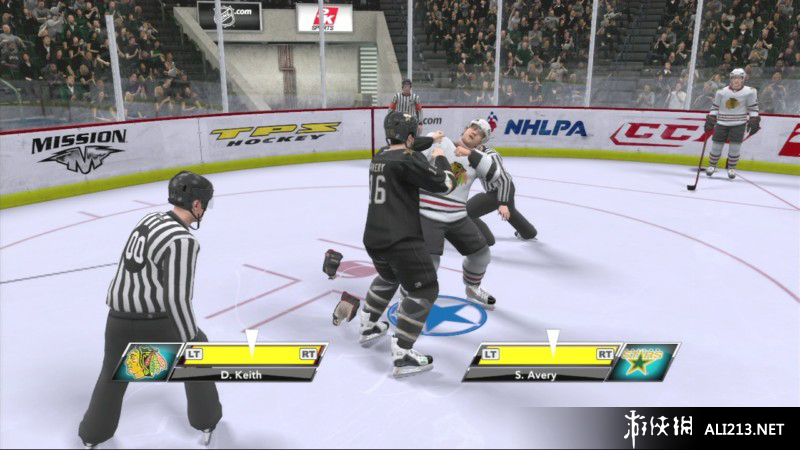800x450 pixels.
Task: Click the Chicago Blackhawks team logo
Action: pyautogui.click(x=146, y=362)
